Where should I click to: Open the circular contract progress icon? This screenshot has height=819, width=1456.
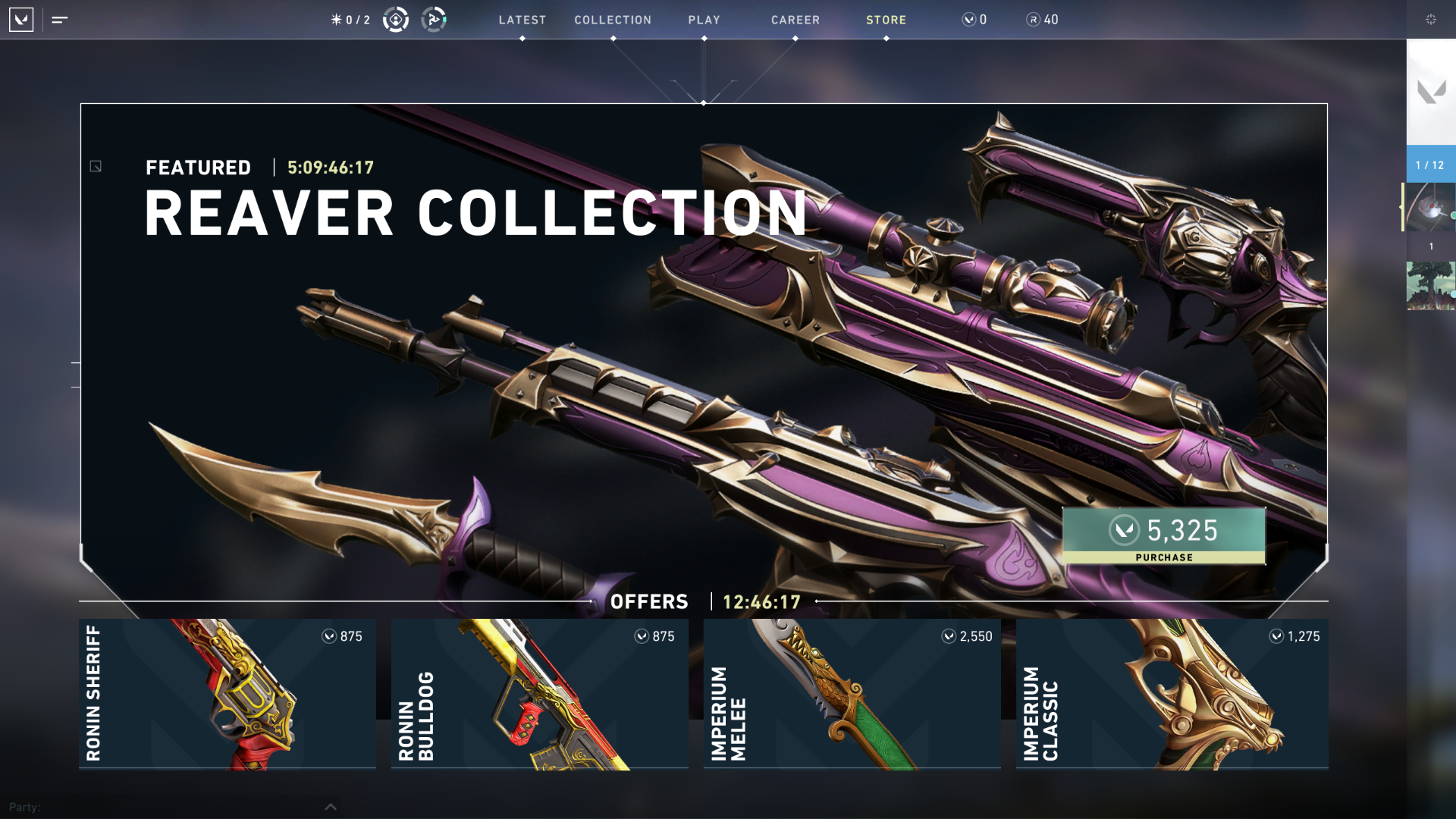point(396,20)
